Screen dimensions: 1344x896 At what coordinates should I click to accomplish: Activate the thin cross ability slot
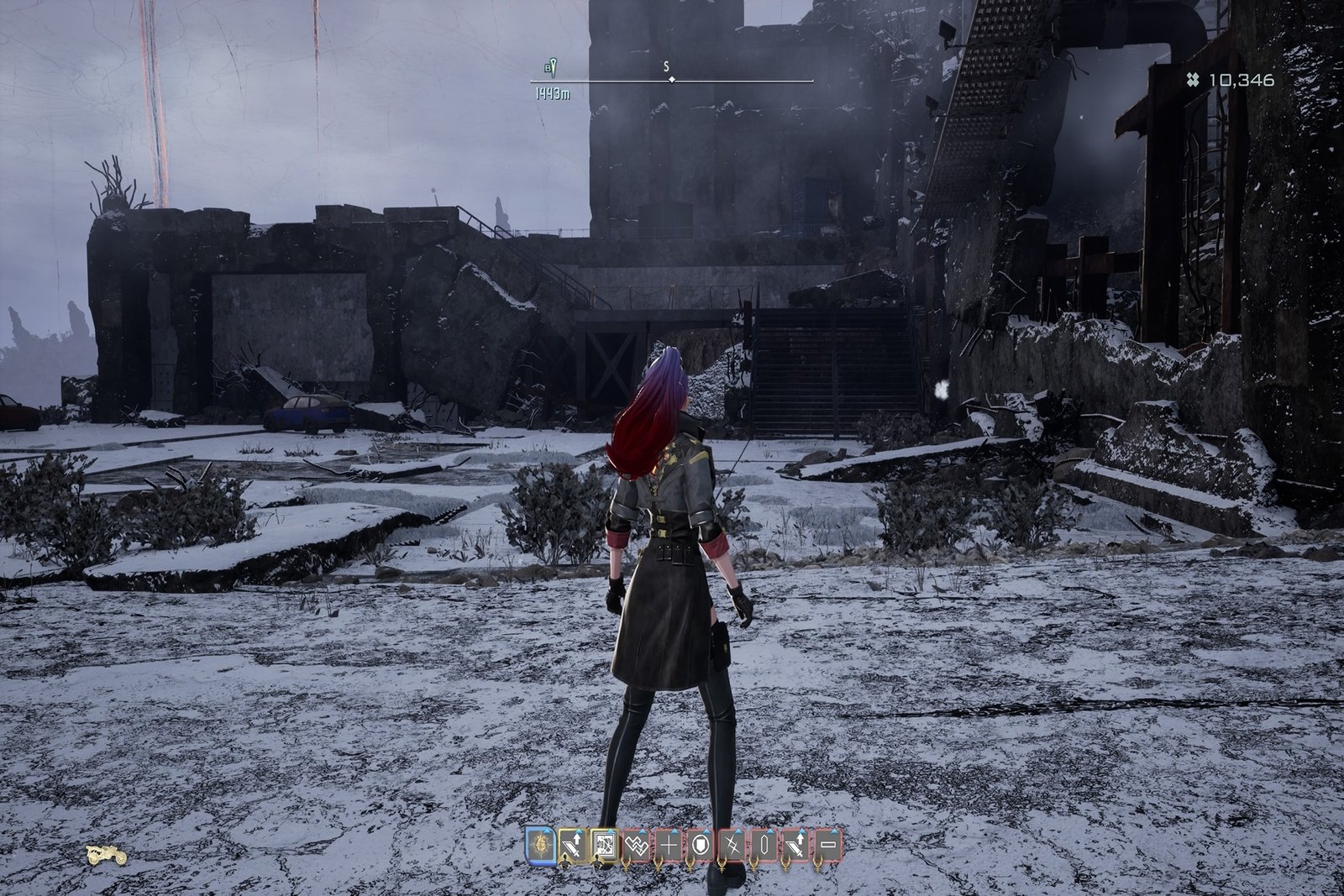(x=668, y=846)
